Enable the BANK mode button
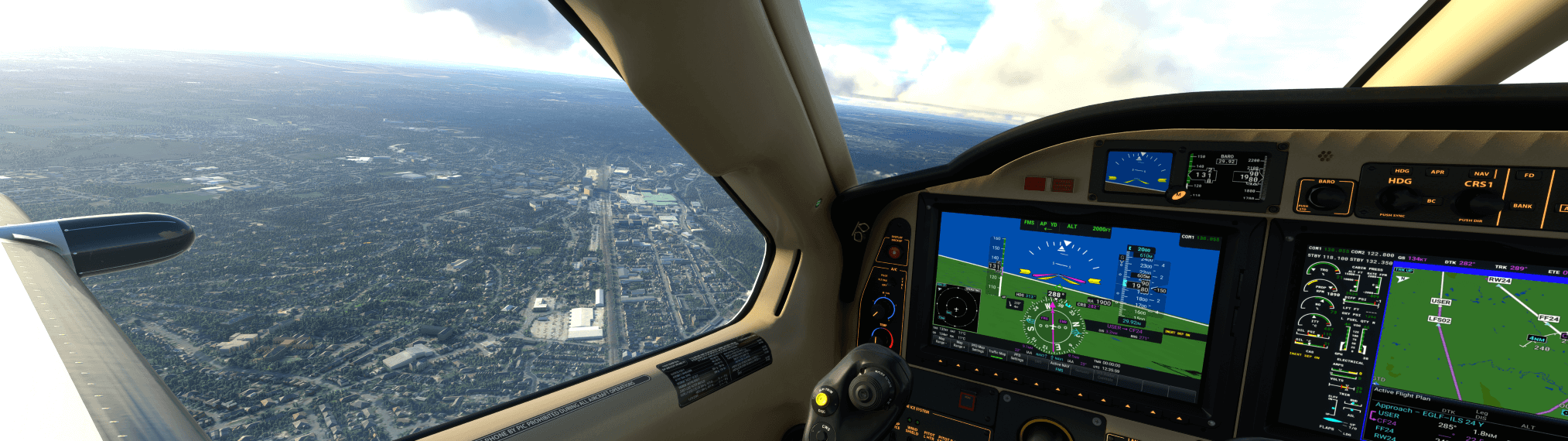The image size is (1568, 441). tap(1522, 206)
